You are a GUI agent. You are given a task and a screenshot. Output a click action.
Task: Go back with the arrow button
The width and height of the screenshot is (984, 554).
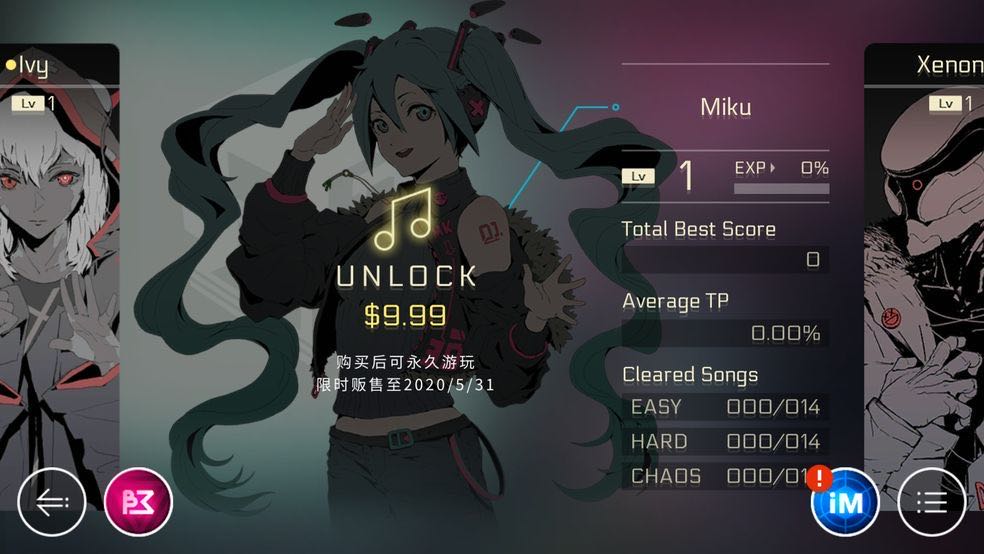pos(51,501)
